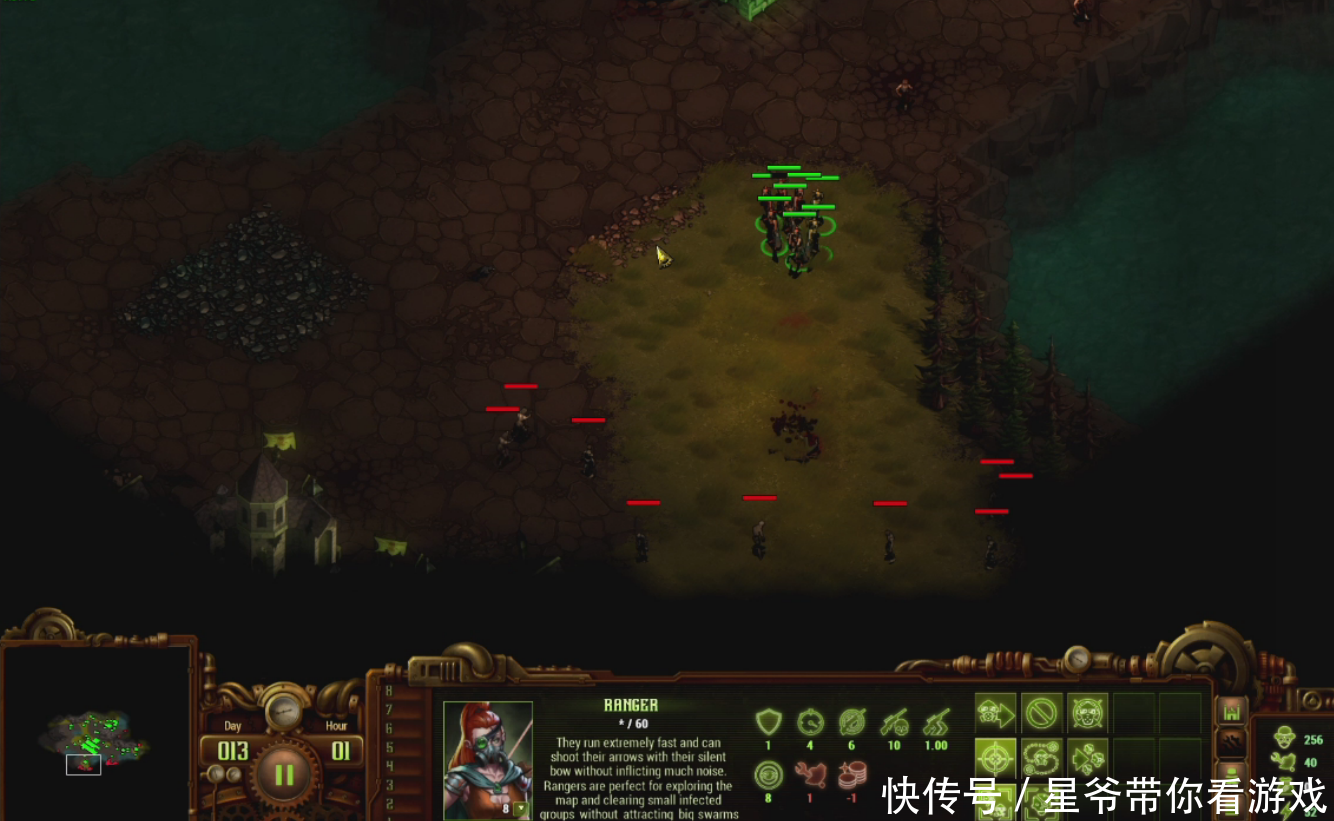Toggle the green pause button
Viewport: 1334px width, 821px height.
point(285,773)
